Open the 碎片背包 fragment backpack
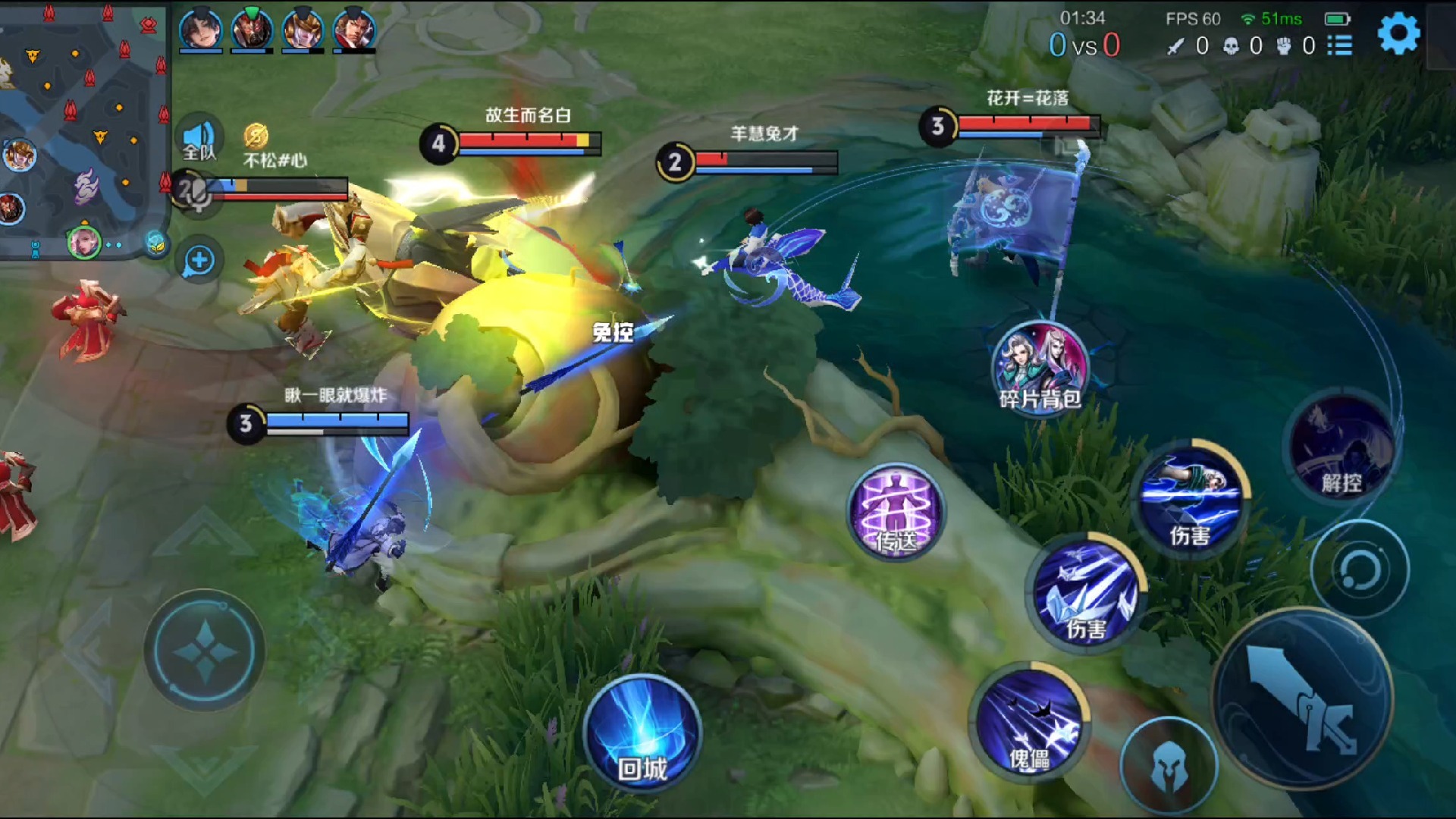1456x819 pixels. click(1040, 368)
